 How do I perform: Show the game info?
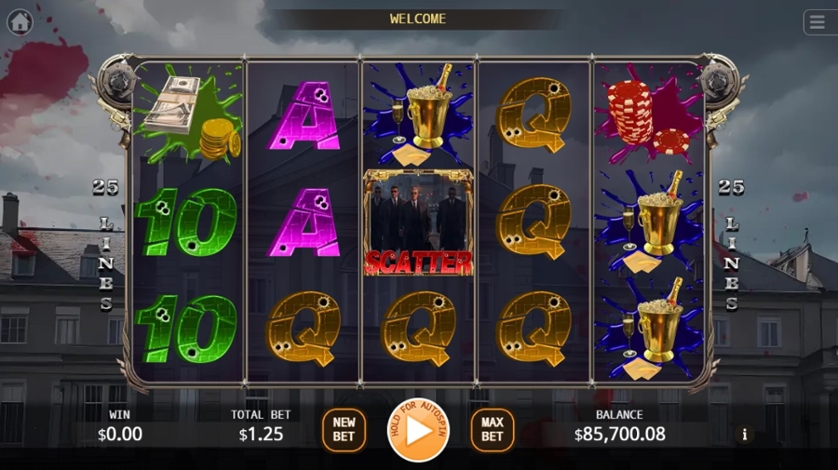[743, 434]
